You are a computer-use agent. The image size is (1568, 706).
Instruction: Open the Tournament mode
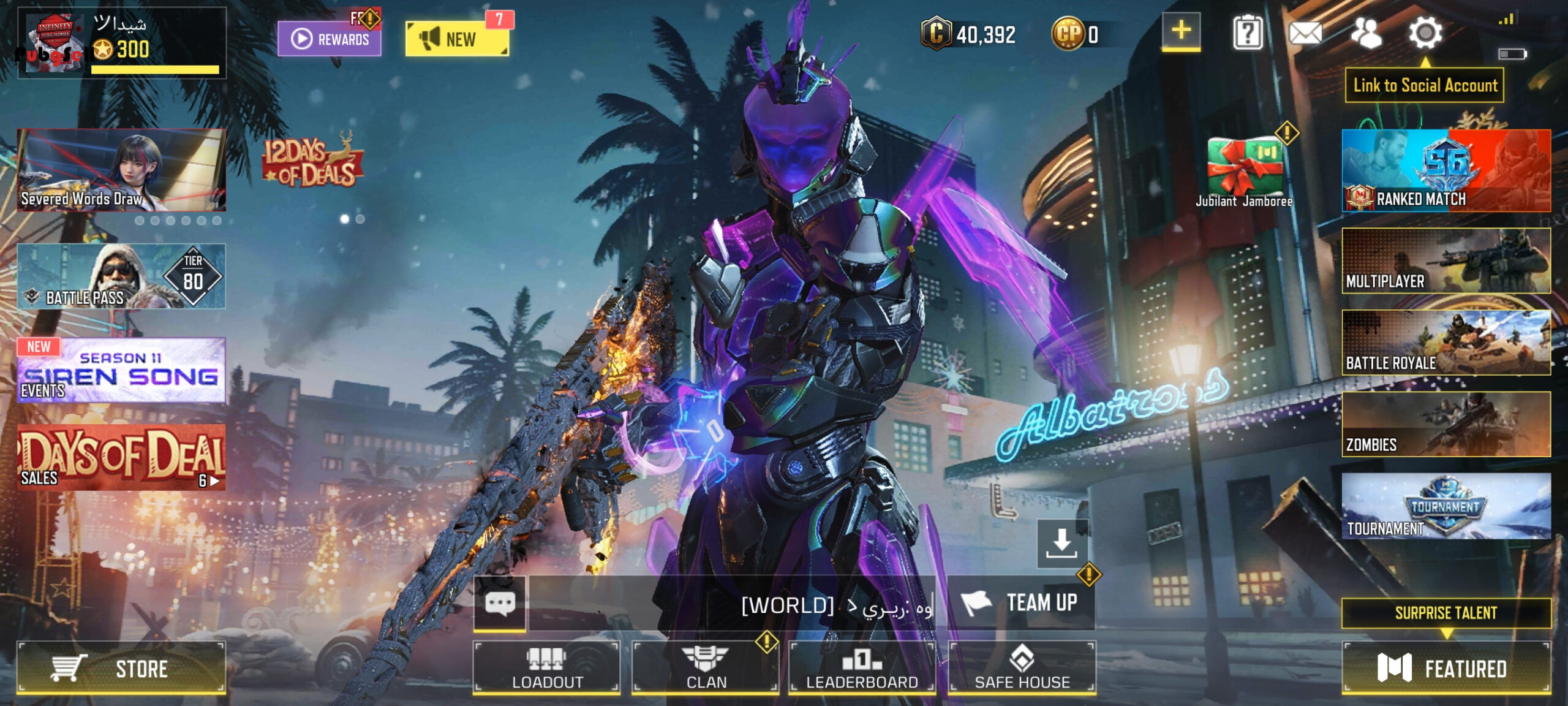tap(1445, 506)
